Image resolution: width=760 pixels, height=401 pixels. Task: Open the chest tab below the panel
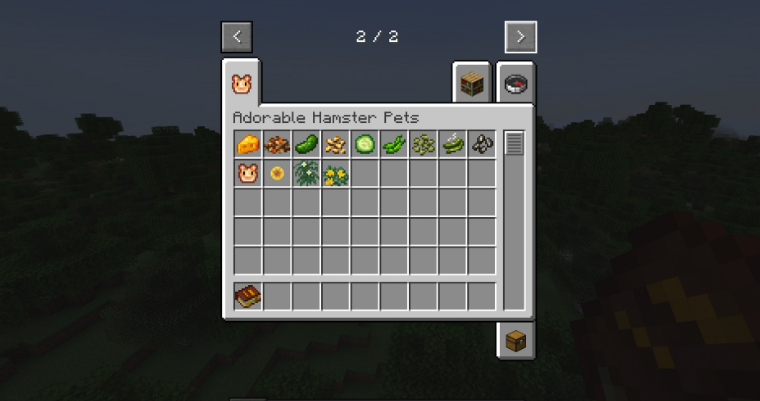(516, 340)
